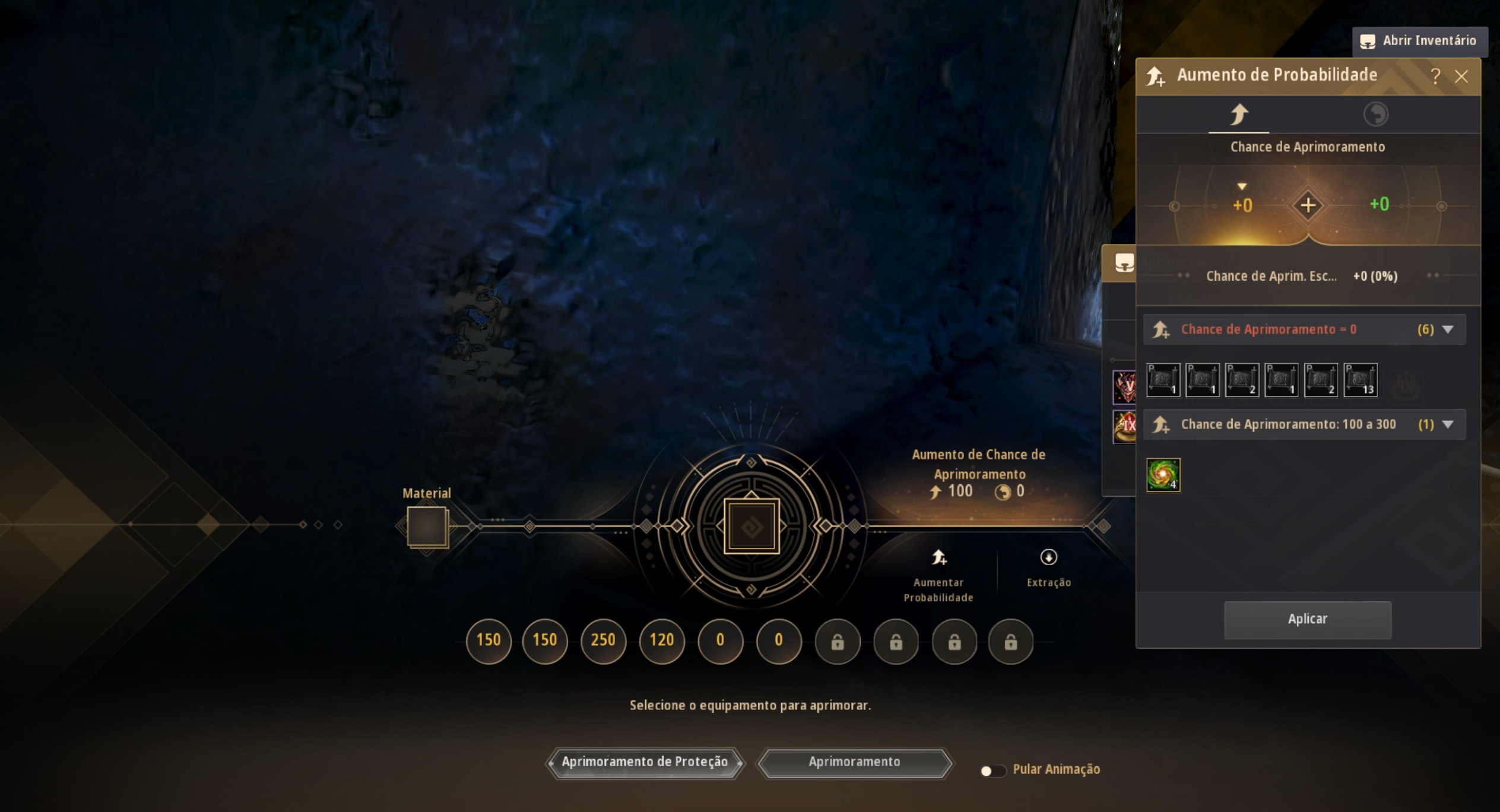Choose the Extração option
The height and width of the screenshot is (812, 1500).
pyautogui.click(x=1048, y=568)
